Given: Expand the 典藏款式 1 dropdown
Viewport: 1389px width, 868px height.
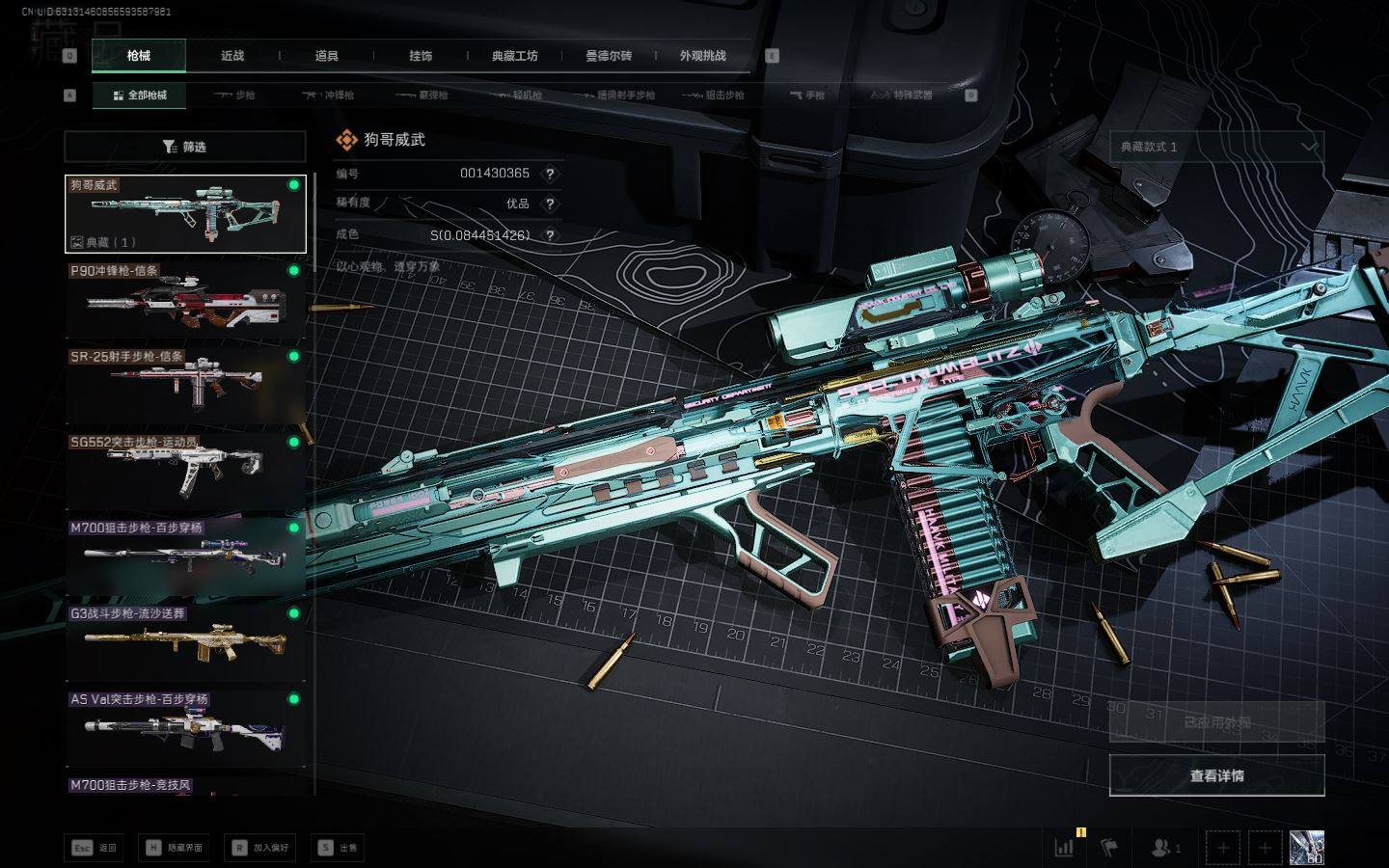Looking at the screenshot, I should 1216,147.
